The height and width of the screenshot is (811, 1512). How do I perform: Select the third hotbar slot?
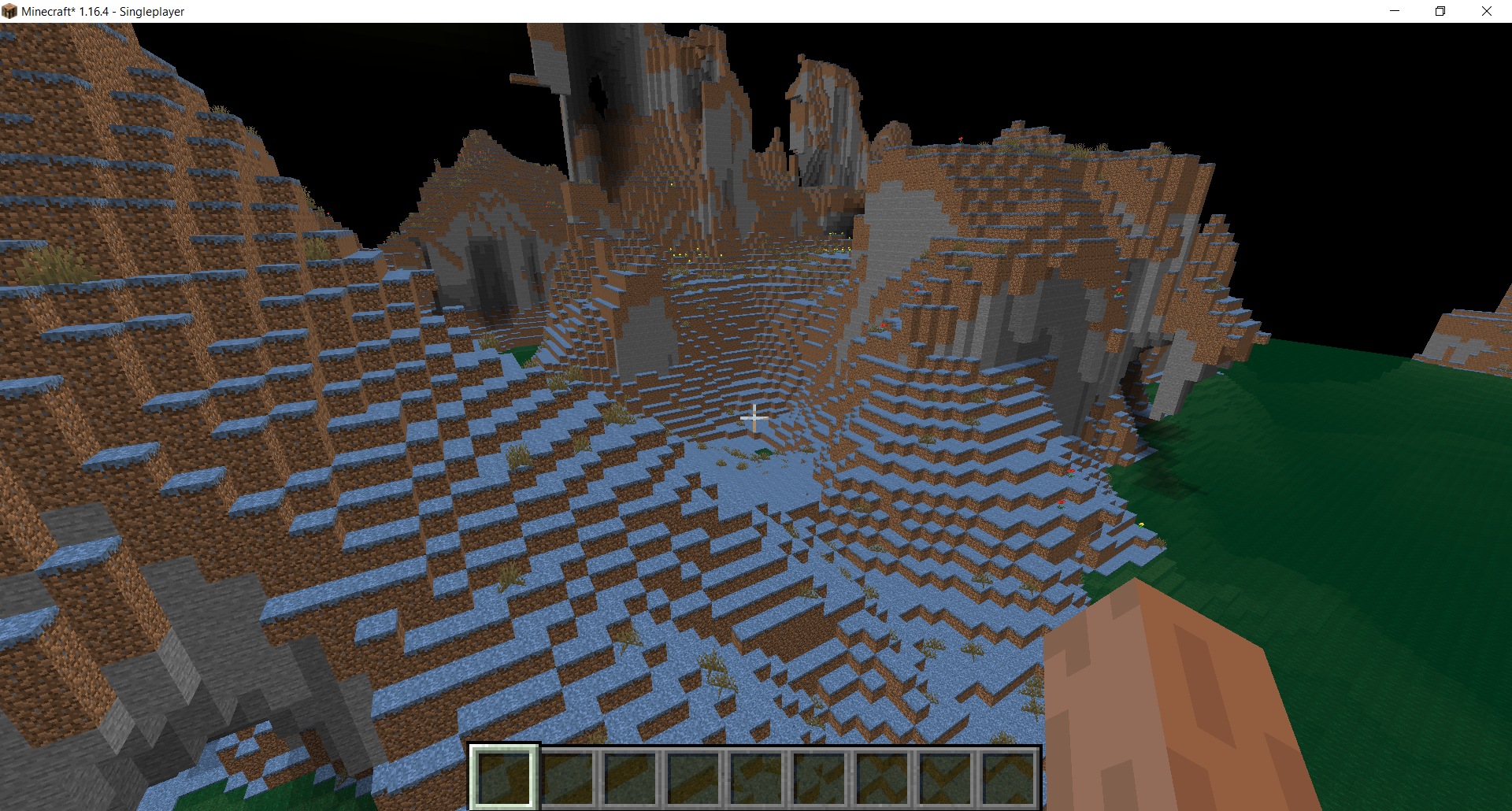click(631, 778)
